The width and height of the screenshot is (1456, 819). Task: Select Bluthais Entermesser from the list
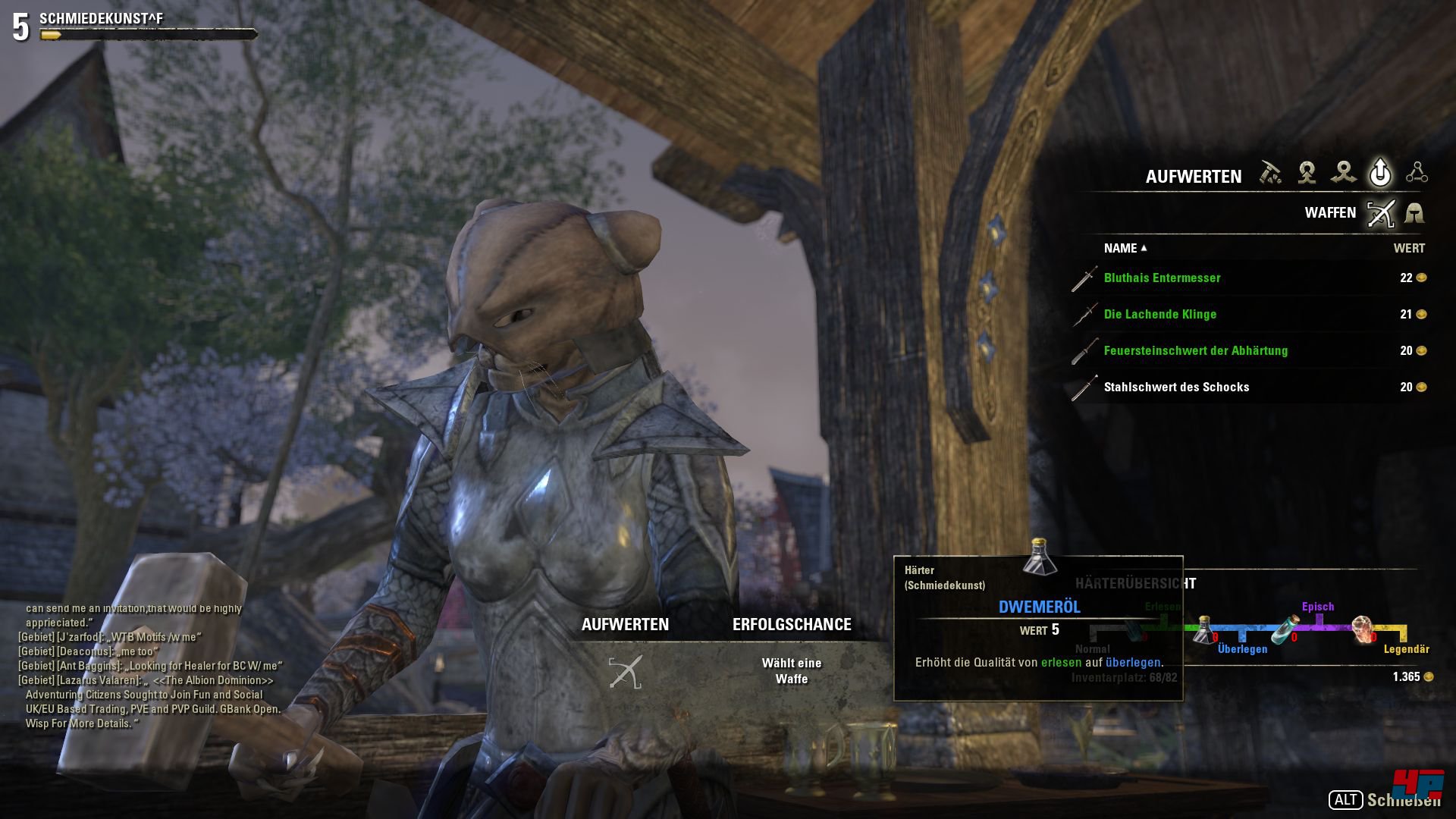[x=1162, y=278]
